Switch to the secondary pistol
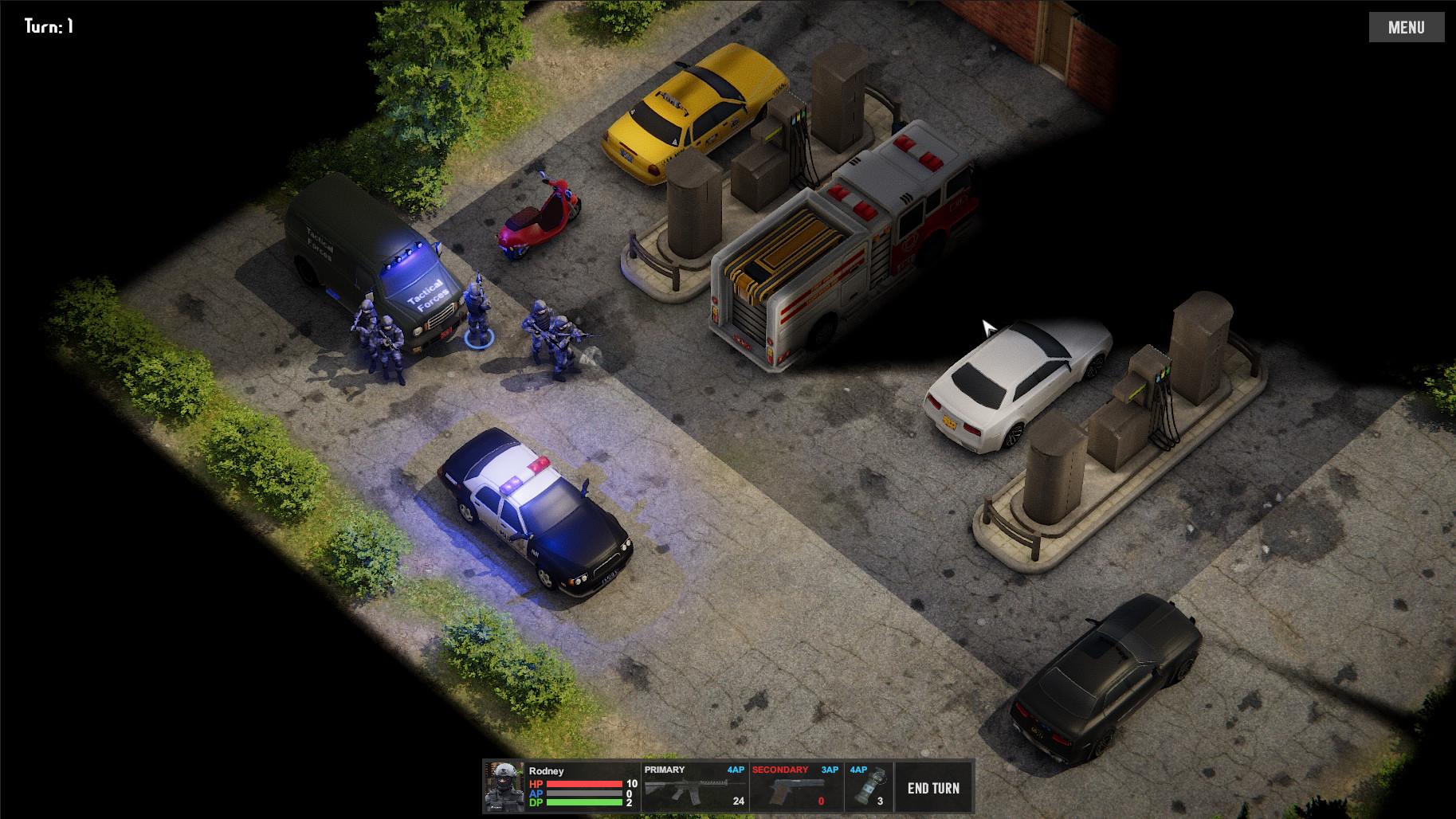The image size is (1456, 819). (x=795, y=787)
